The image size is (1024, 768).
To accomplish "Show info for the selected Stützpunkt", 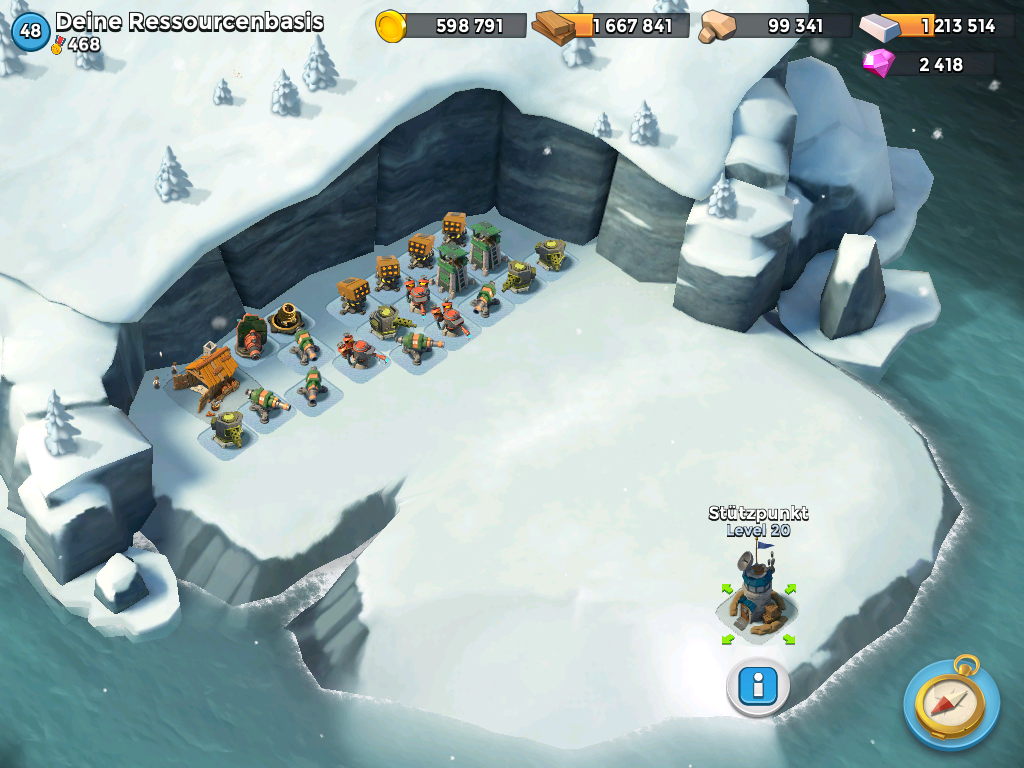I will (758, 686).
